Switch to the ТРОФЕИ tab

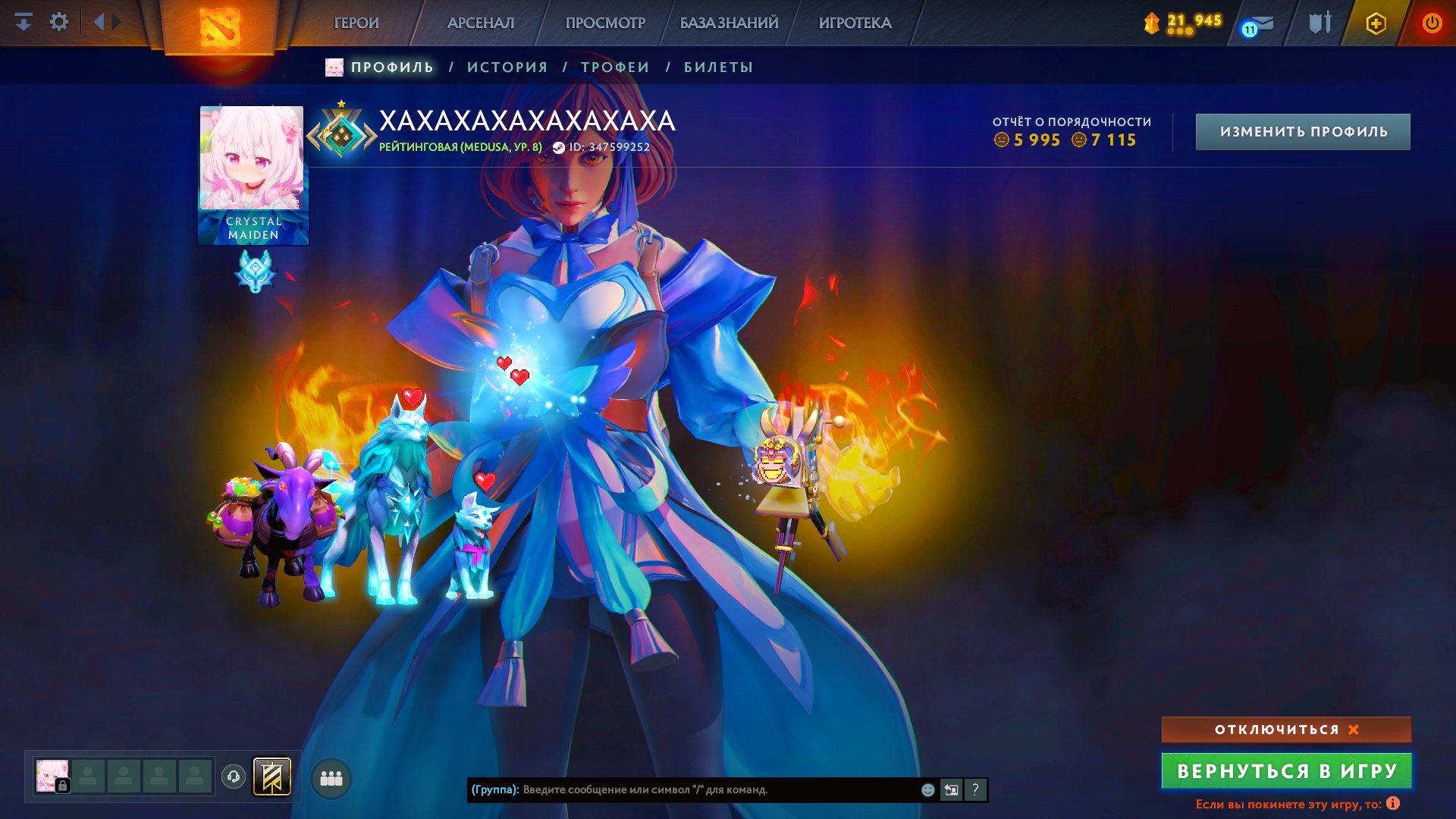click(x=613, y=67)
